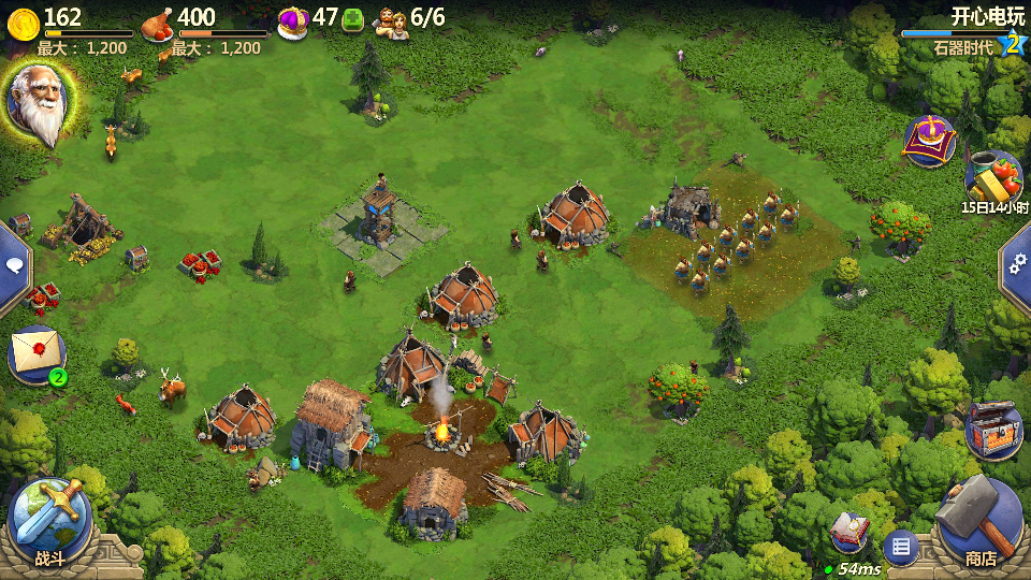
Task: Tap the gold coin resource icon
Action: click(x=22, y=21)
